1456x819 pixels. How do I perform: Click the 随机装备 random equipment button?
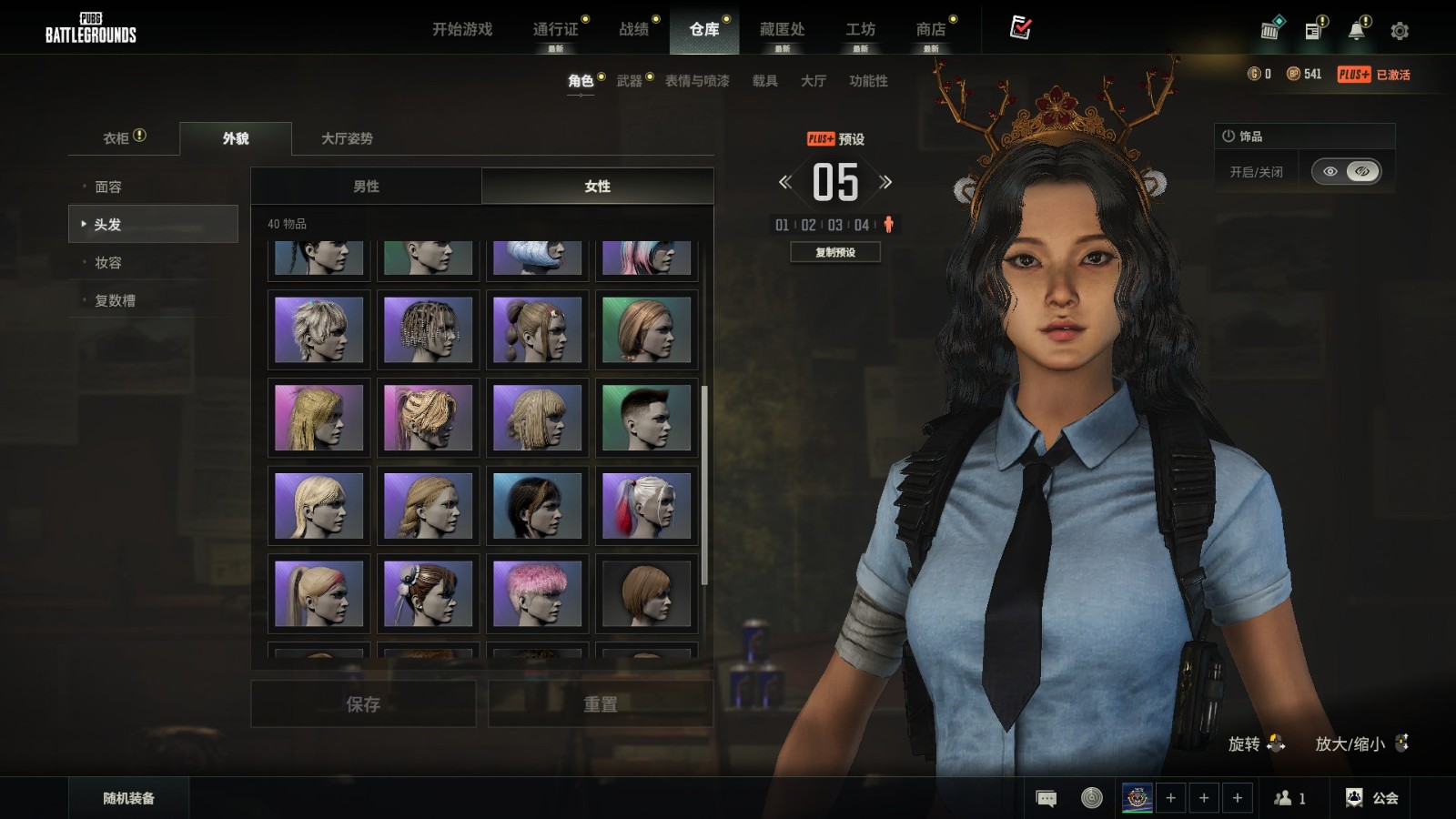tap(128, 798)
